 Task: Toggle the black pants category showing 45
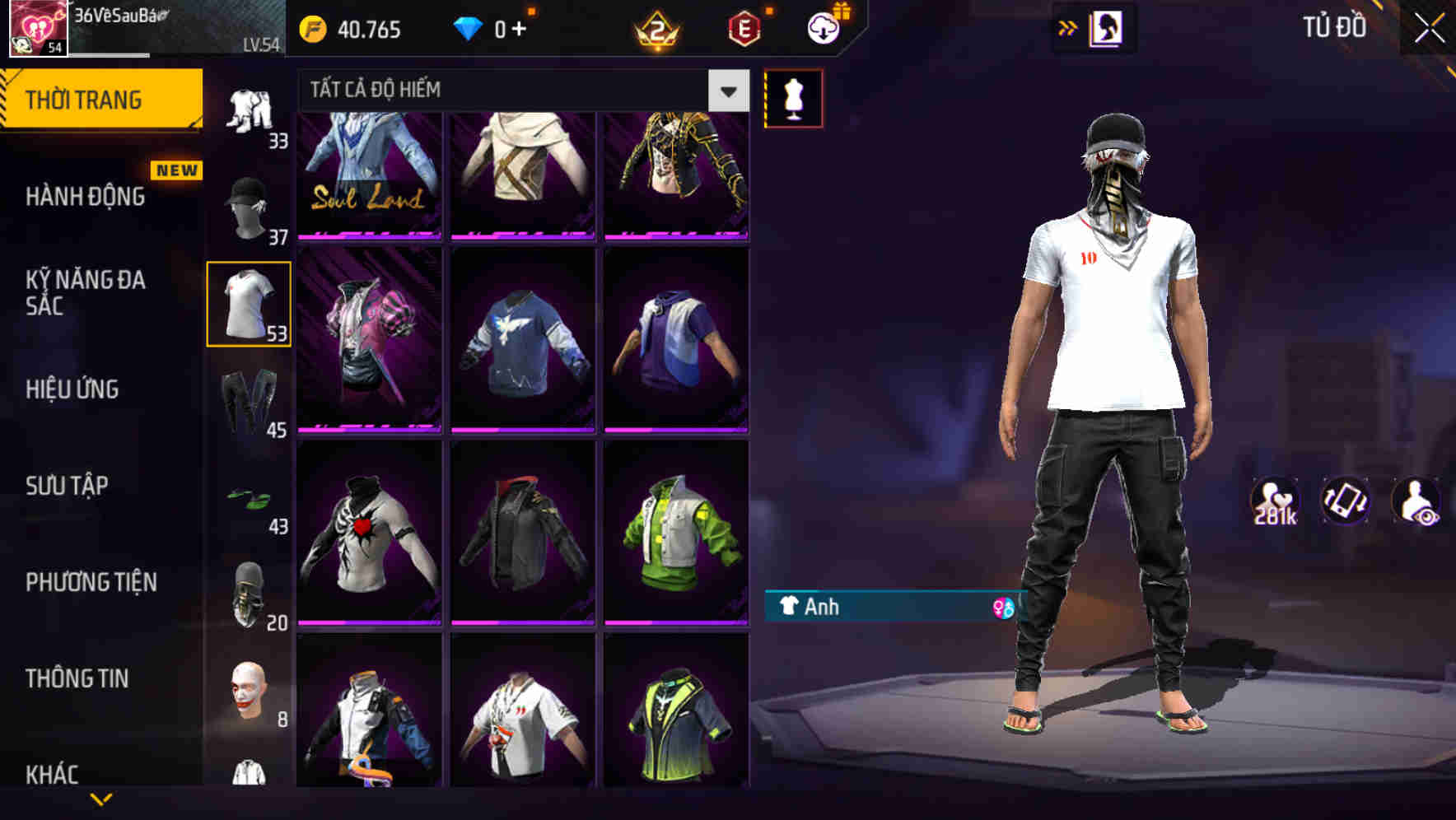tap(247, 399)
